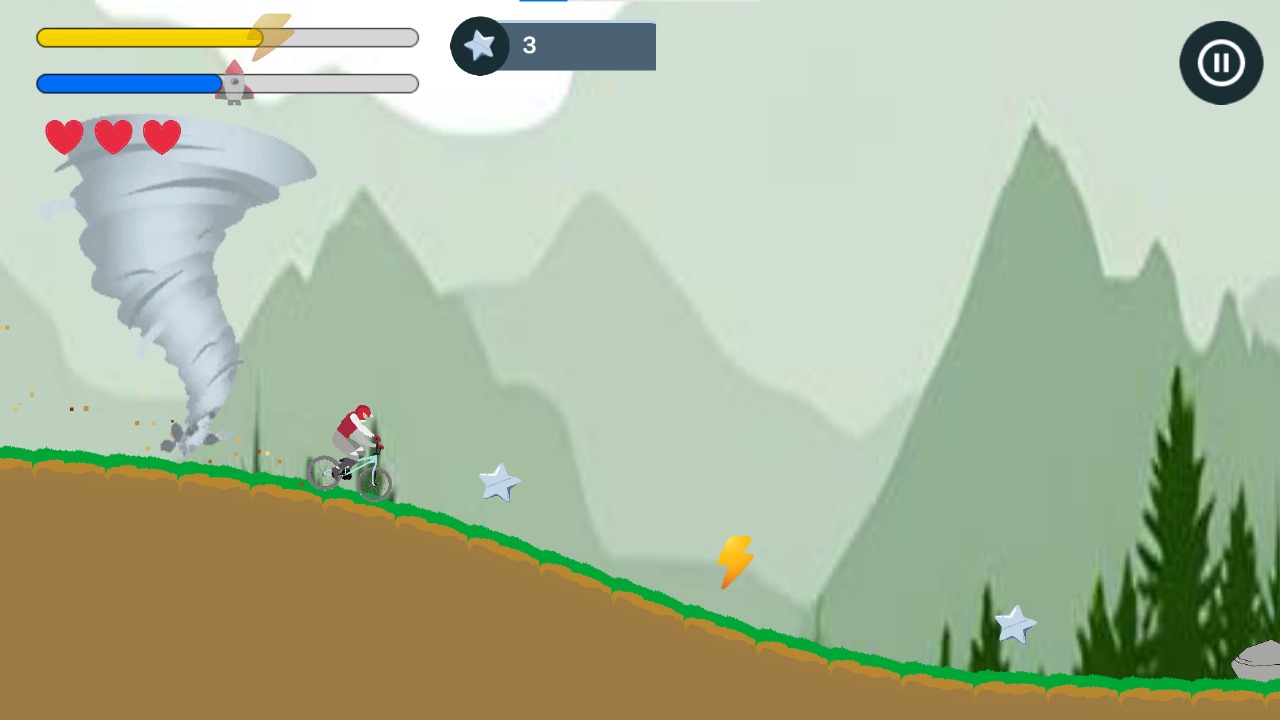Click the star collectible near the cyclist
This screenshot has height=720, width=1280.
coord(498,483)
